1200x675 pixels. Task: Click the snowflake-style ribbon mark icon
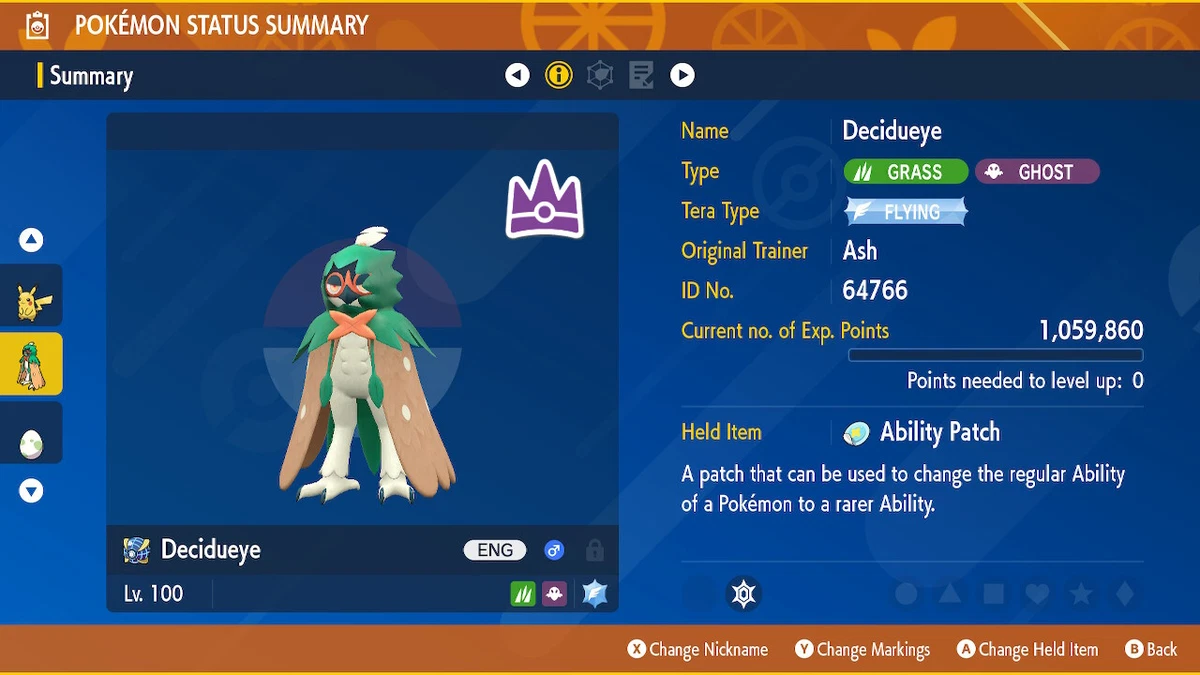pos(743,594)
